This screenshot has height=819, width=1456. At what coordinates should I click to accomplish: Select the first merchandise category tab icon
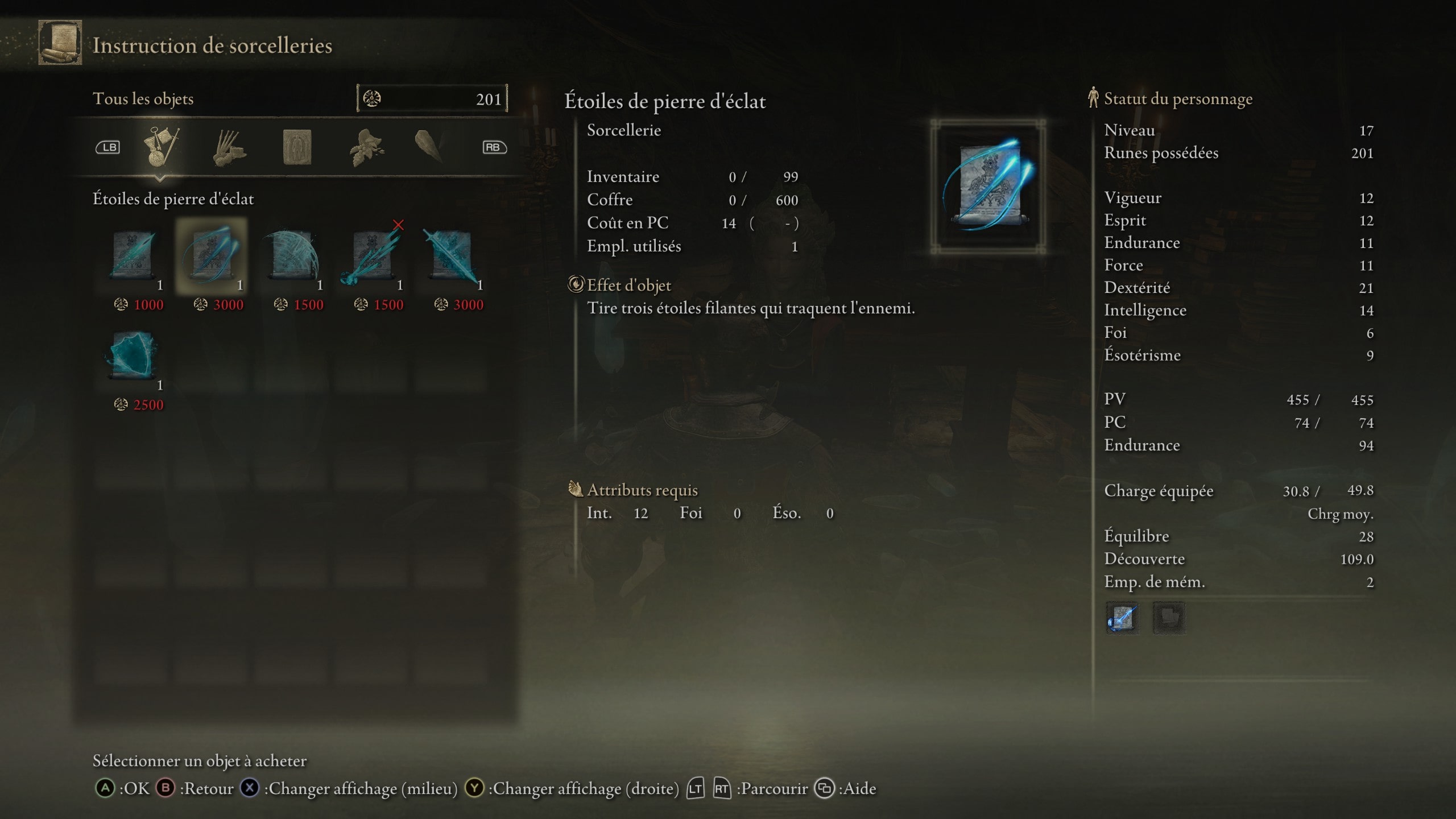pos(161,147)
